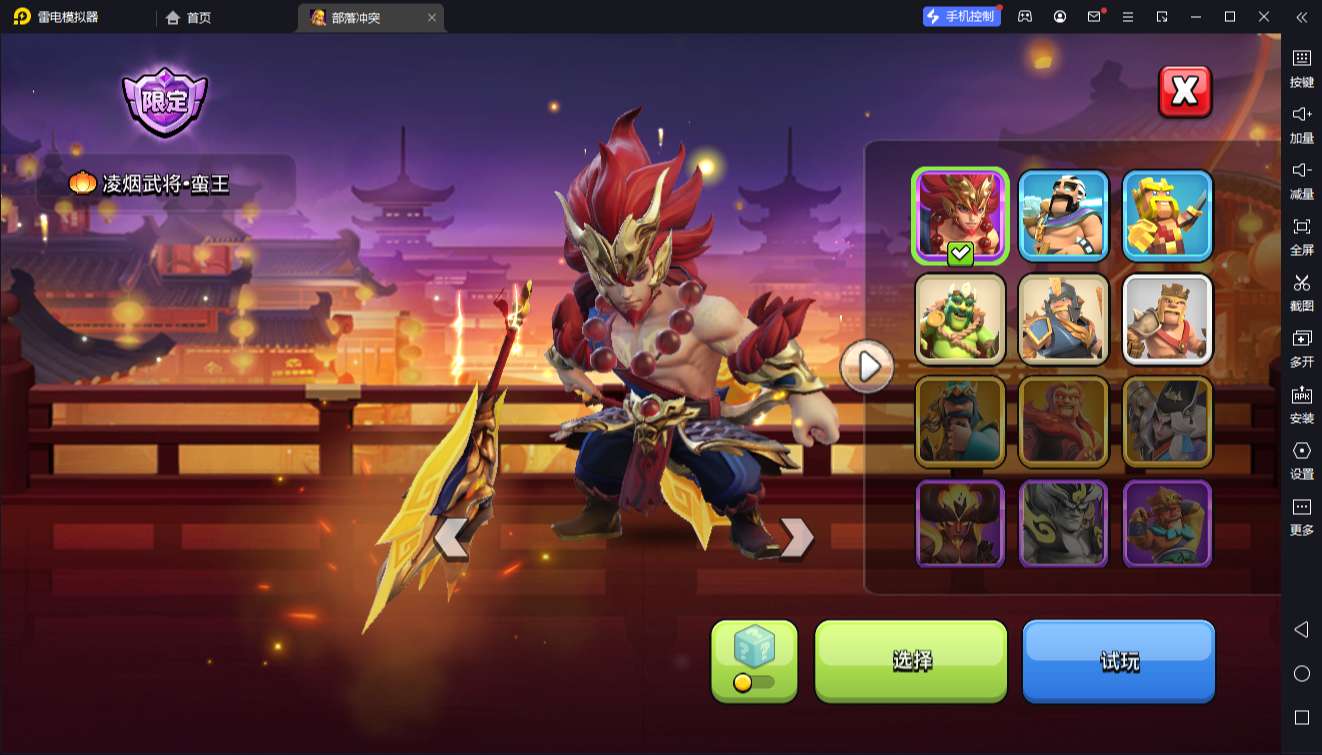Show the previous skin with left arrow
The height and width of the screenshot is (755, 1322).
(x=451, y=538)
